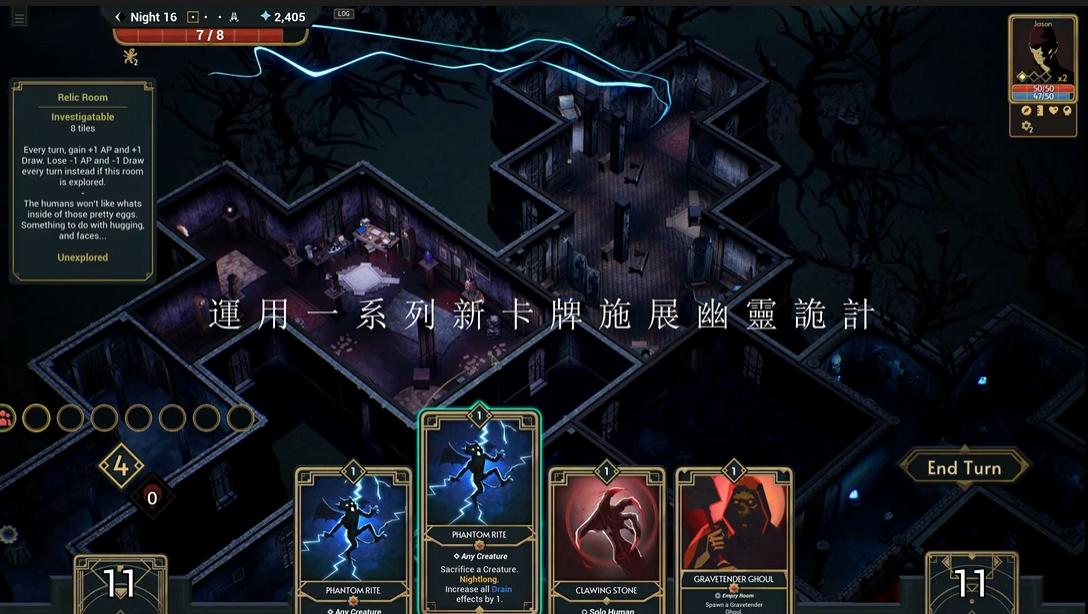Image resolution: width=1088 pixels, height=614 pixels.
Task: Click the gecko icon under the progress bar
Action: point(130,57)
